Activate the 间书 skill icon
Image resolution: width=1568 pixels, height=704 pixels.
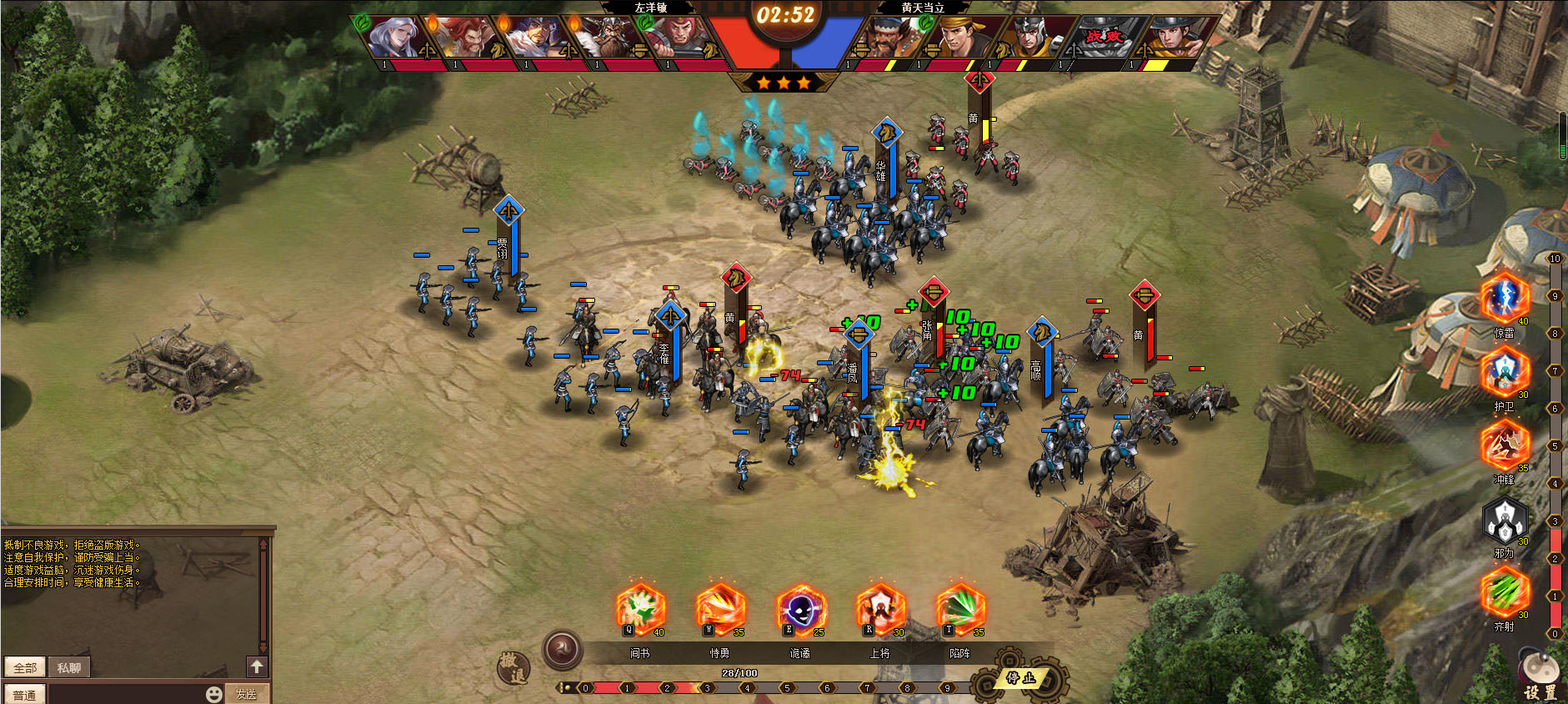pos(640,609)
